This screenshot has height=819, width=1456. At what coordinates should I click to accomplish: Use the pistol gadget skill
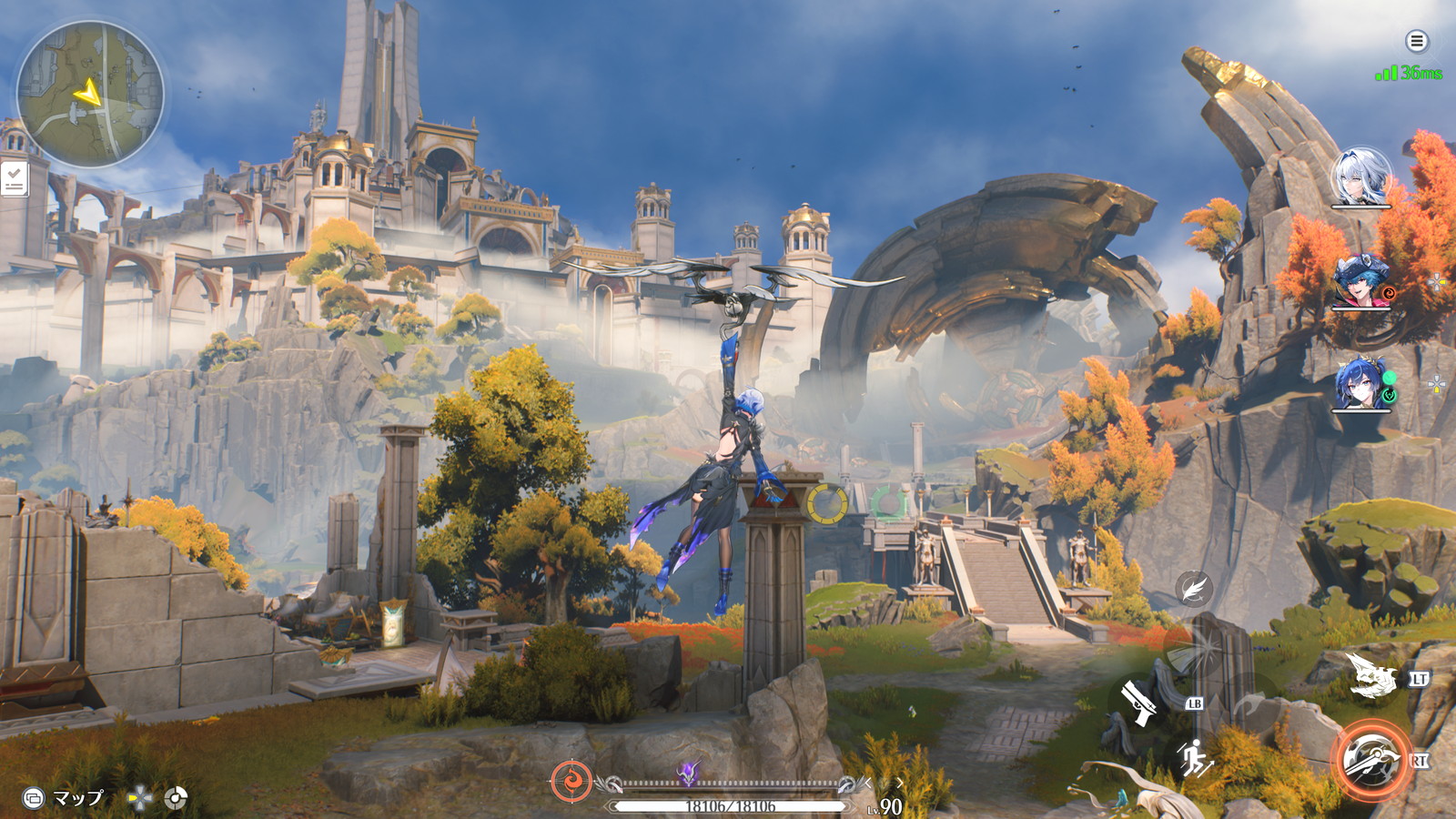tap(1138, 702)
